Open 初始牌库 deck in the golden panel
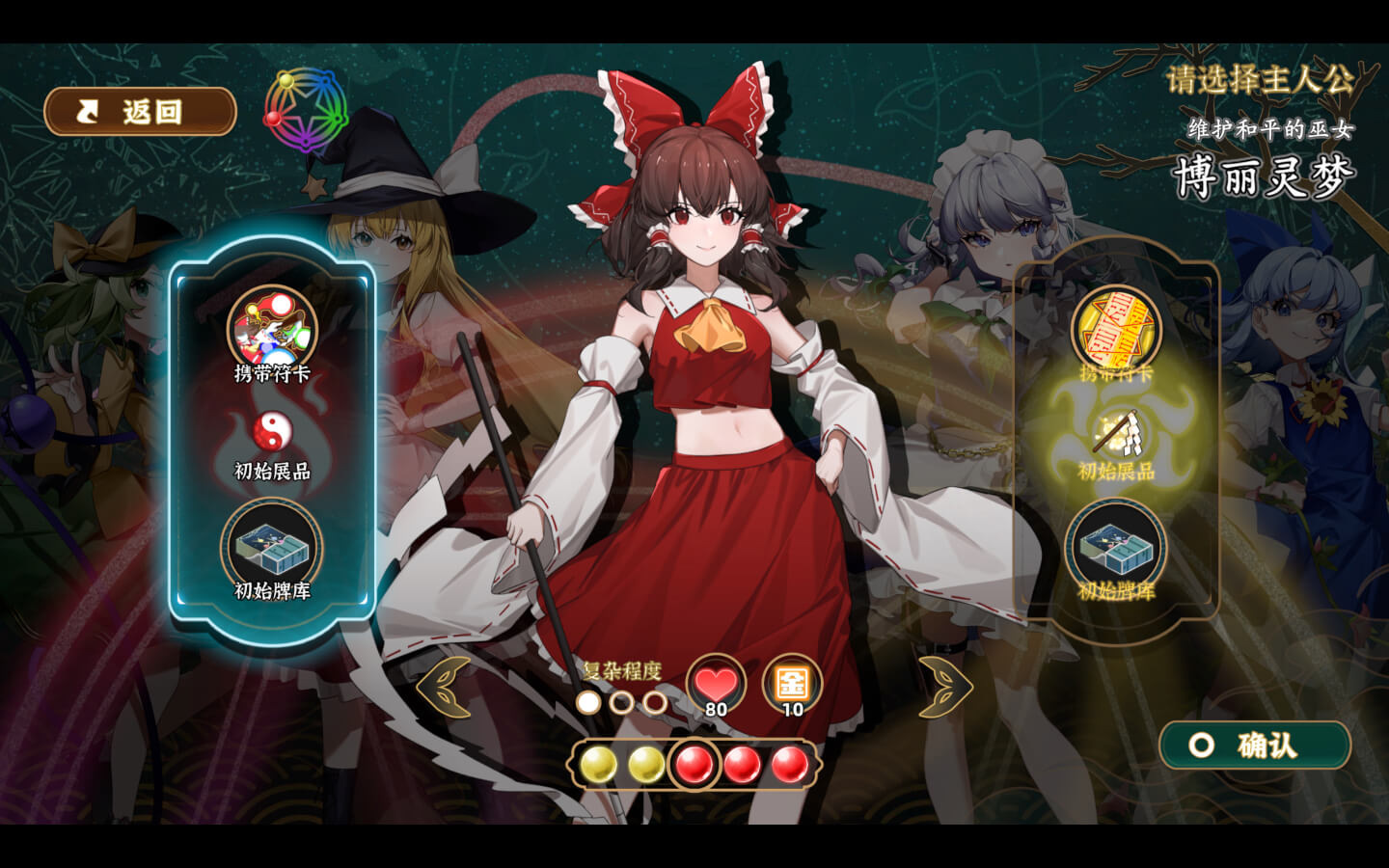This screenshot has width=1389, height=868. [x=1116, y=549]
